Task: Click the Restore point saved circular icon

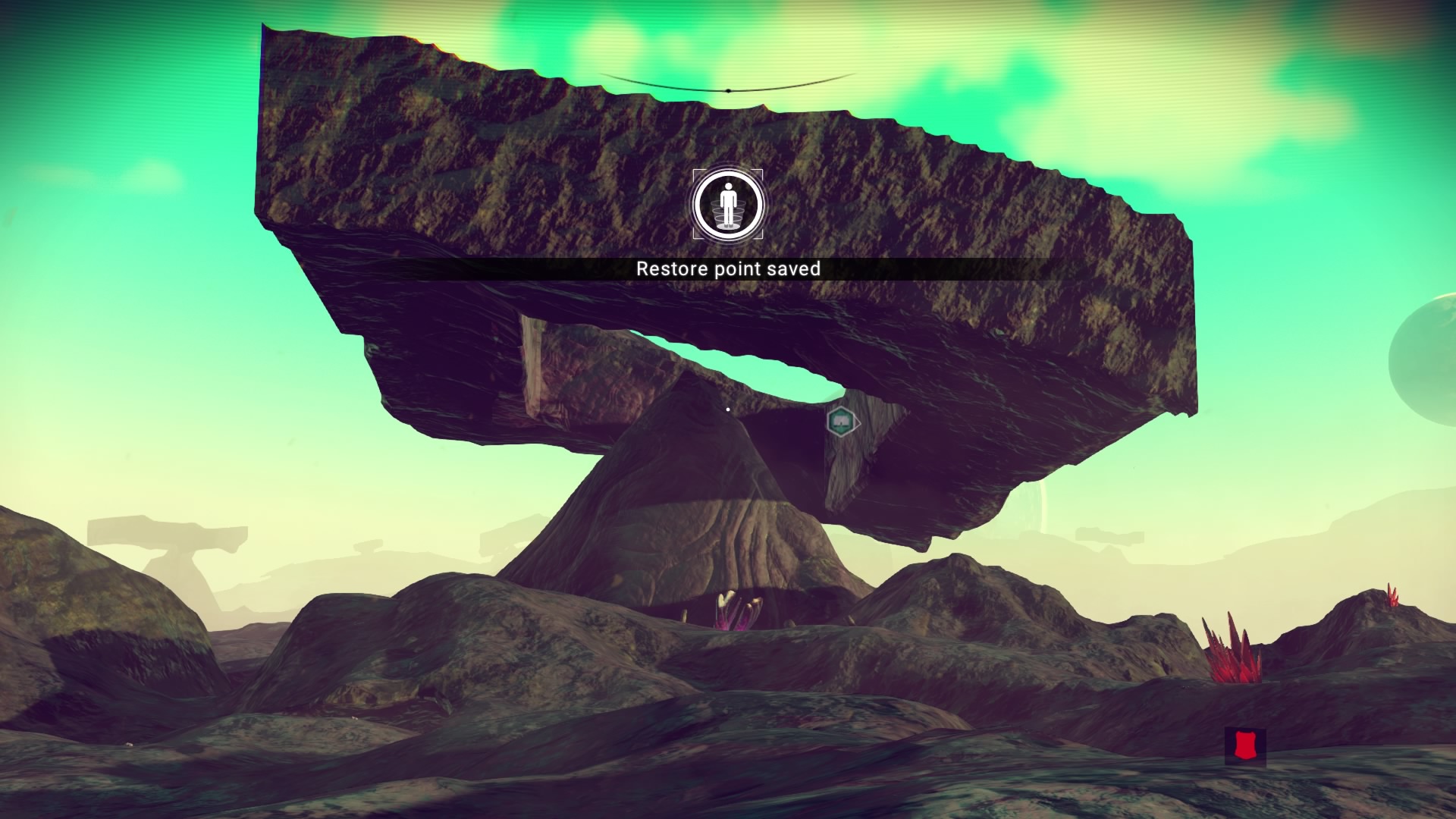Action: (x=728, y=204)
